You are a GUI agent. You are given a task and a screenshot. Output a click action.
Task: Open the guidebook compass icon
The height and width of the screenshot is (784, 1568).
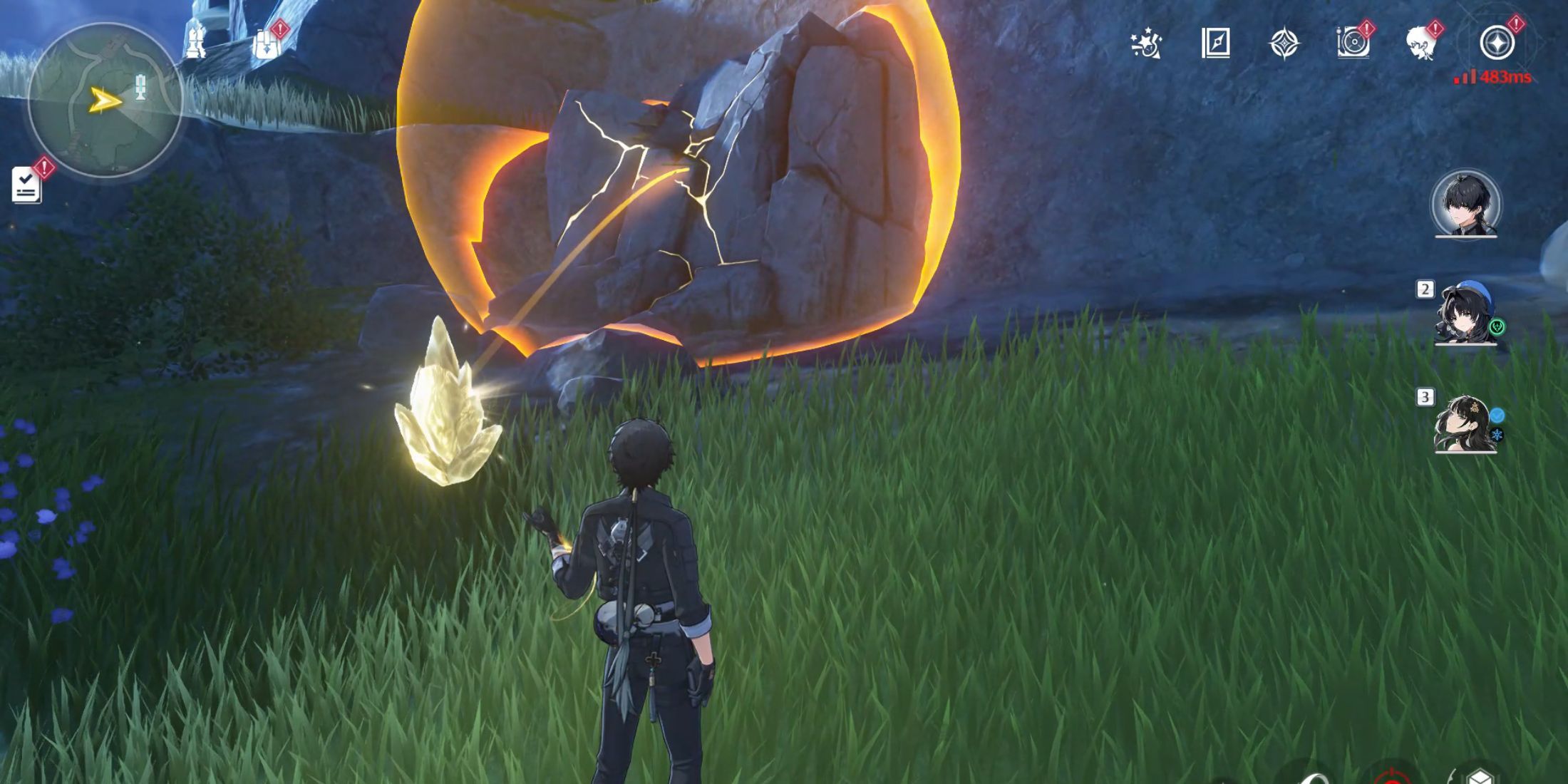tap(1215, 43)
